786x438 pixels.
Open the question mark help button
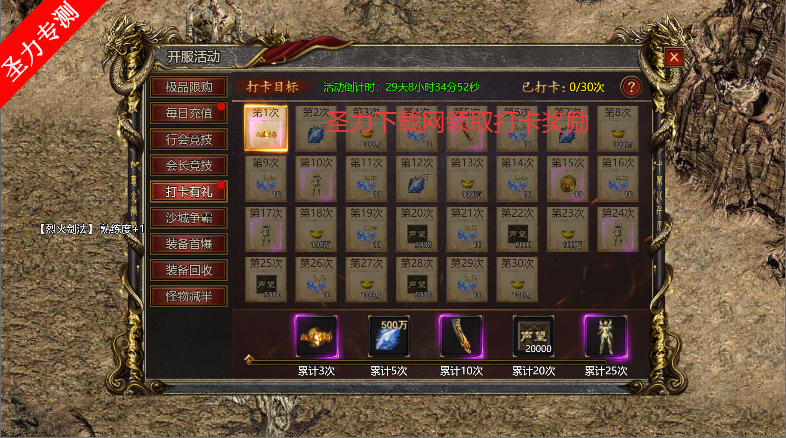[631, 87]
